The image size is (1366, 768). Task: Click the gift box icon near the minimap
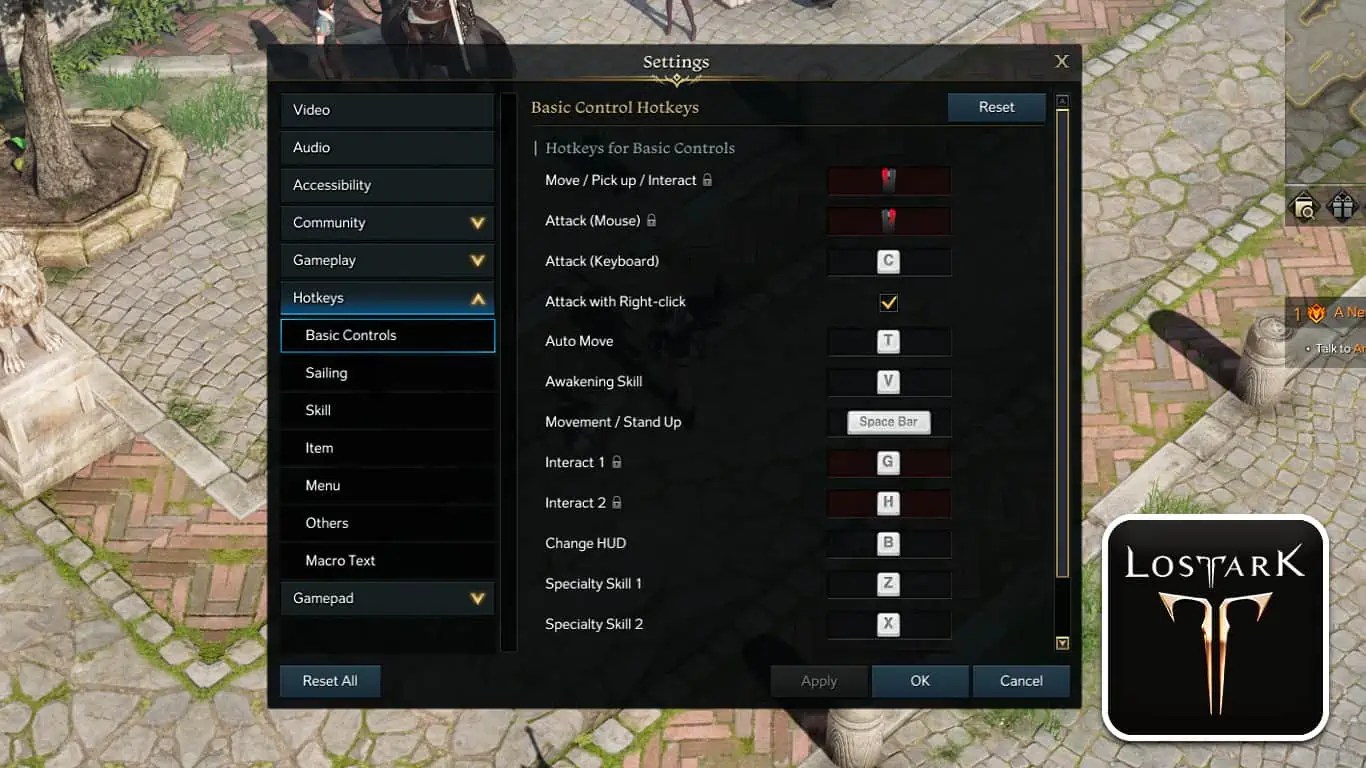pyautogui.click(x=1343, y=205)
